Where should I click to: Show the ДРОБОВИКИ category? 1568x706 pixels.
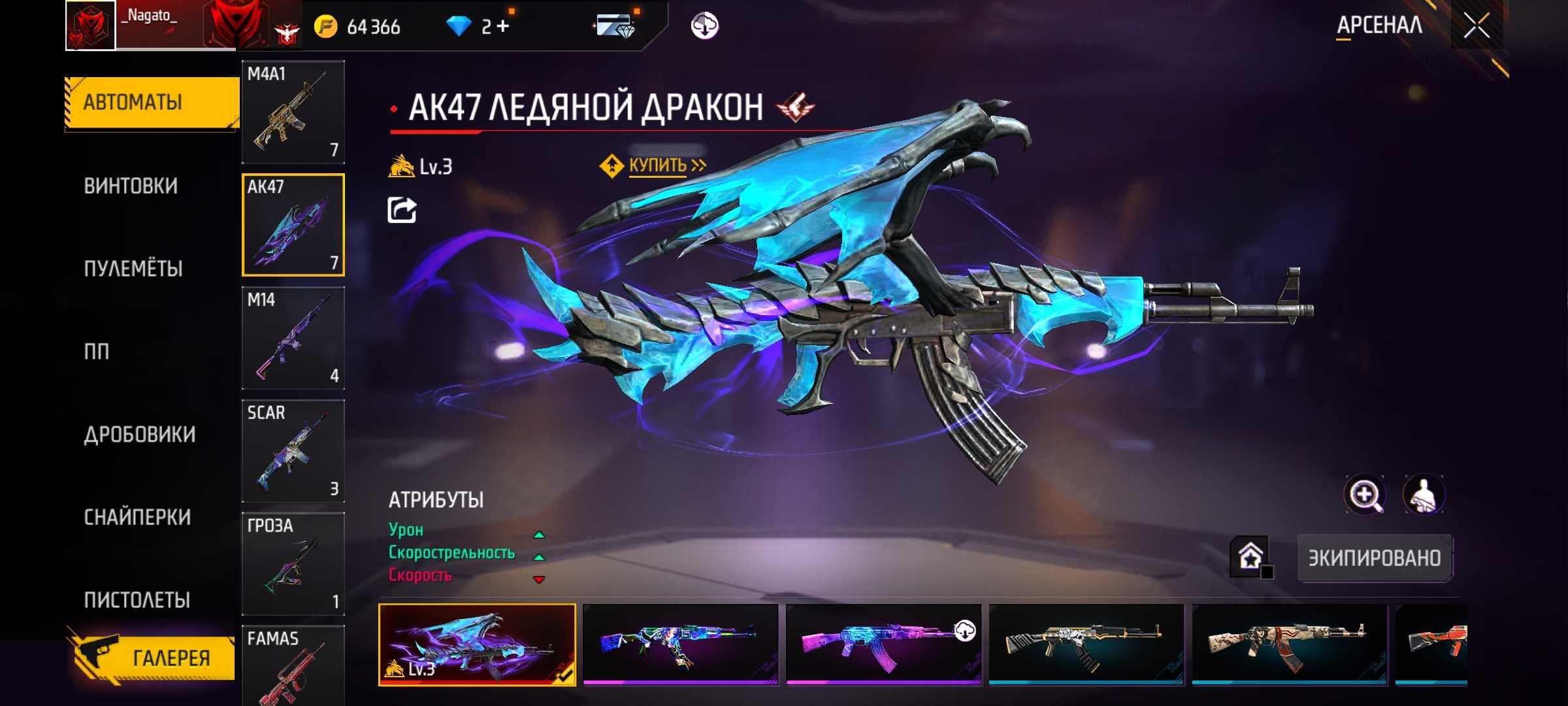pyautogui.click(x=139, y=435)
